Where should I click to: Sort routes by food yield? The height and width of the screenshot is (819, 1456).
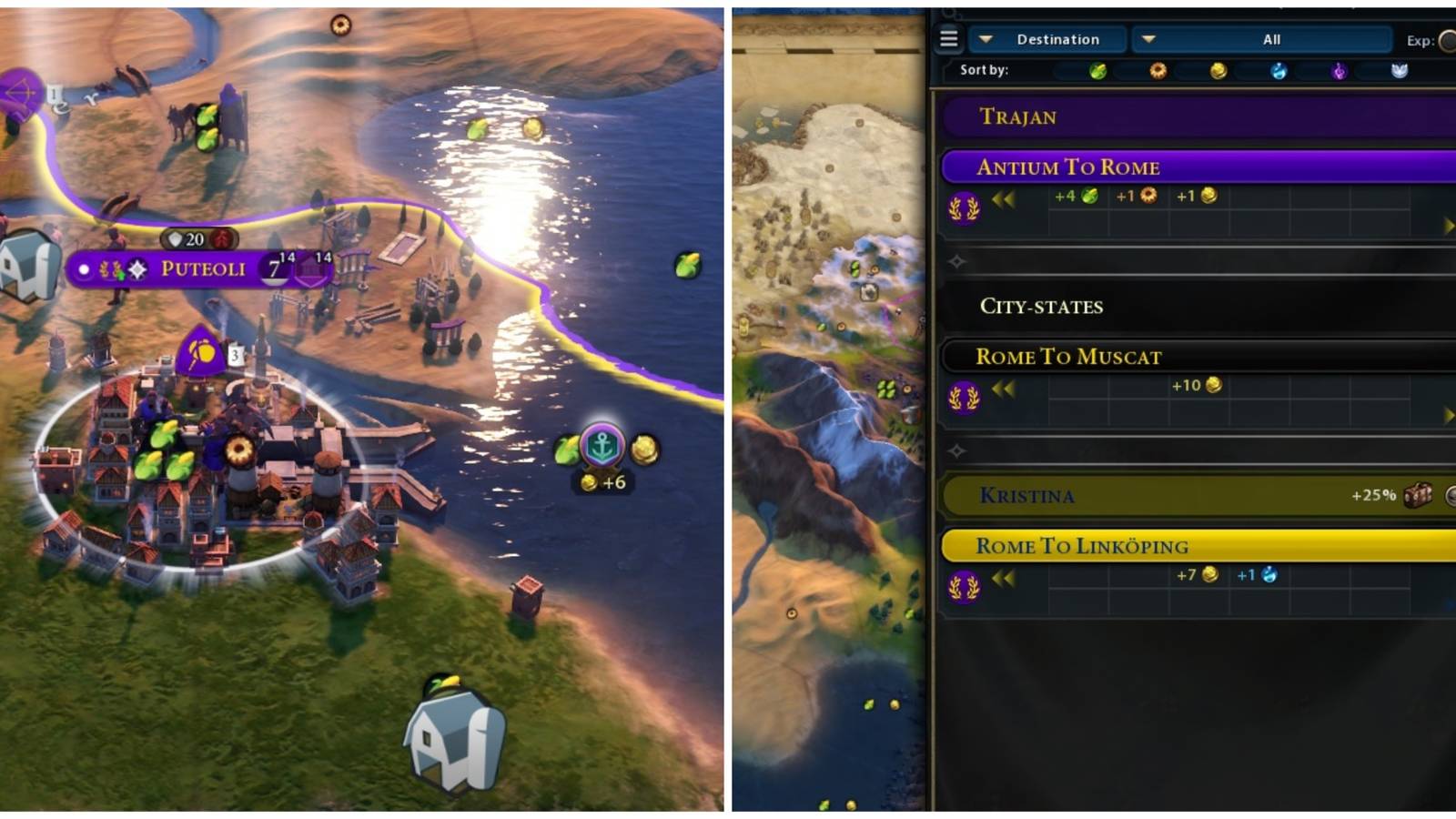coord(1096,72)
